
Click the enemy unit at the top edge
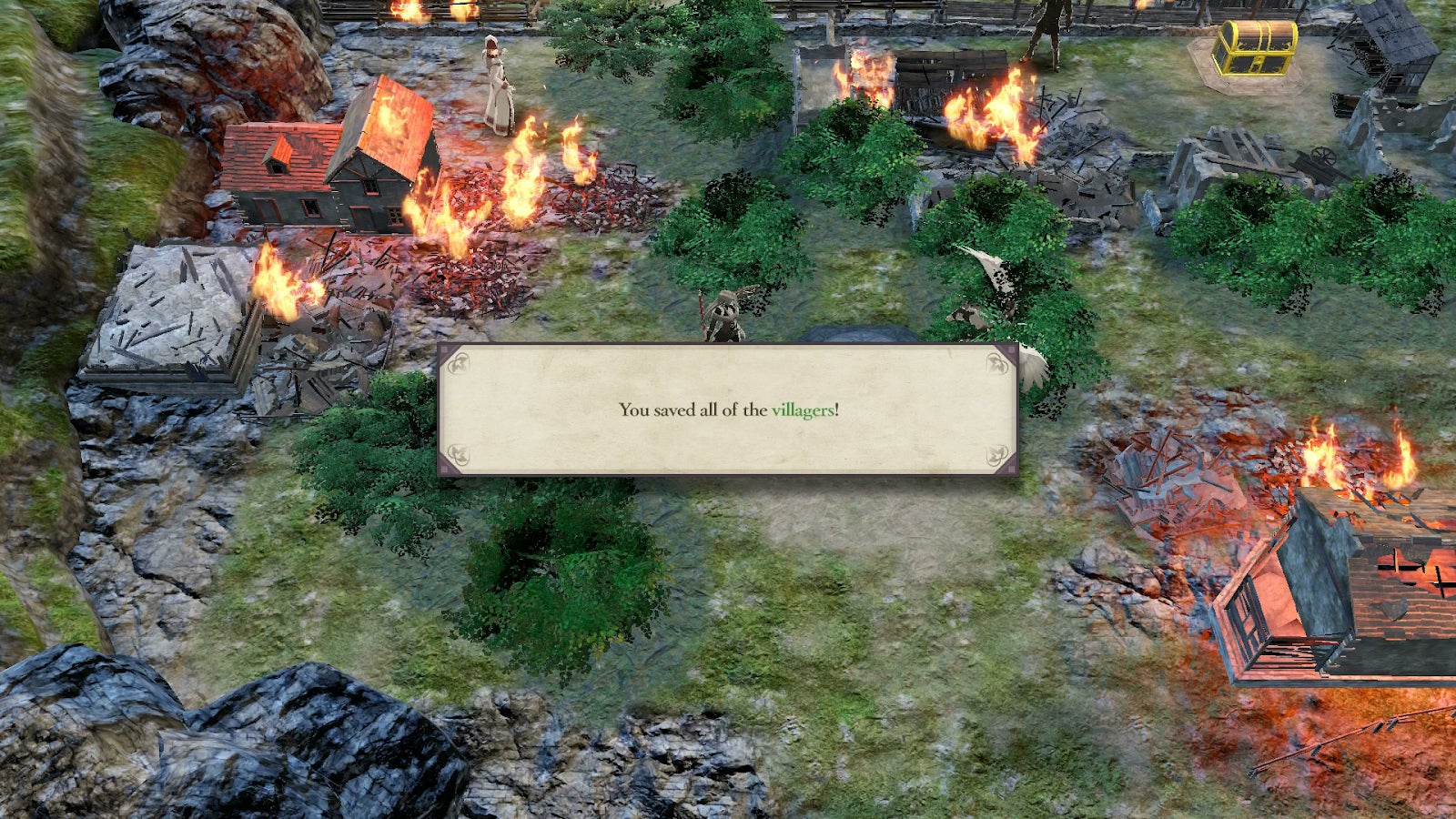coord(1051,27)
